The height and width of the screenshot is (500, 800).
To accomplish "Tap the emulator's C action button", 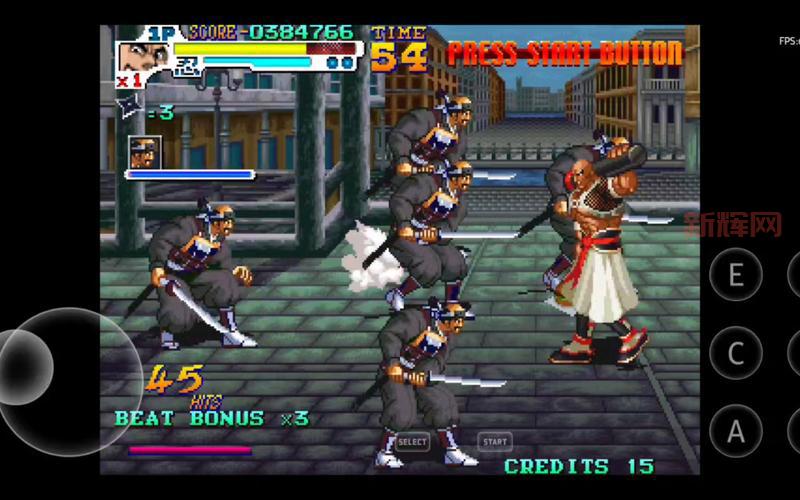I will point(736,353).
